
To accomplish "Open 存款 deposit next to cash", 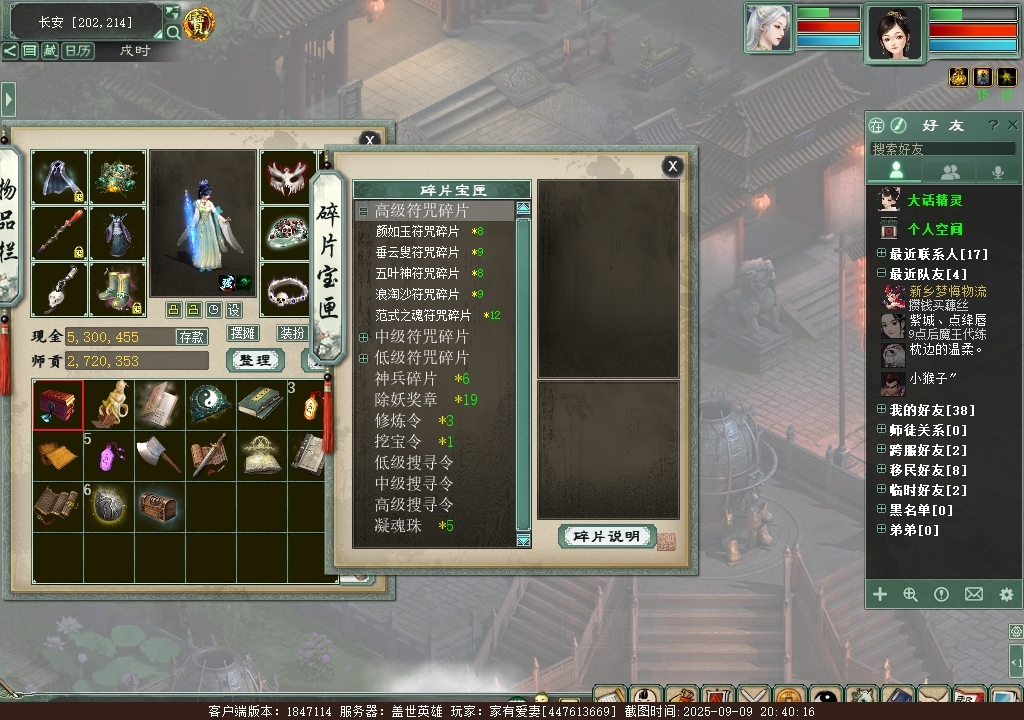I will (192, 337).
